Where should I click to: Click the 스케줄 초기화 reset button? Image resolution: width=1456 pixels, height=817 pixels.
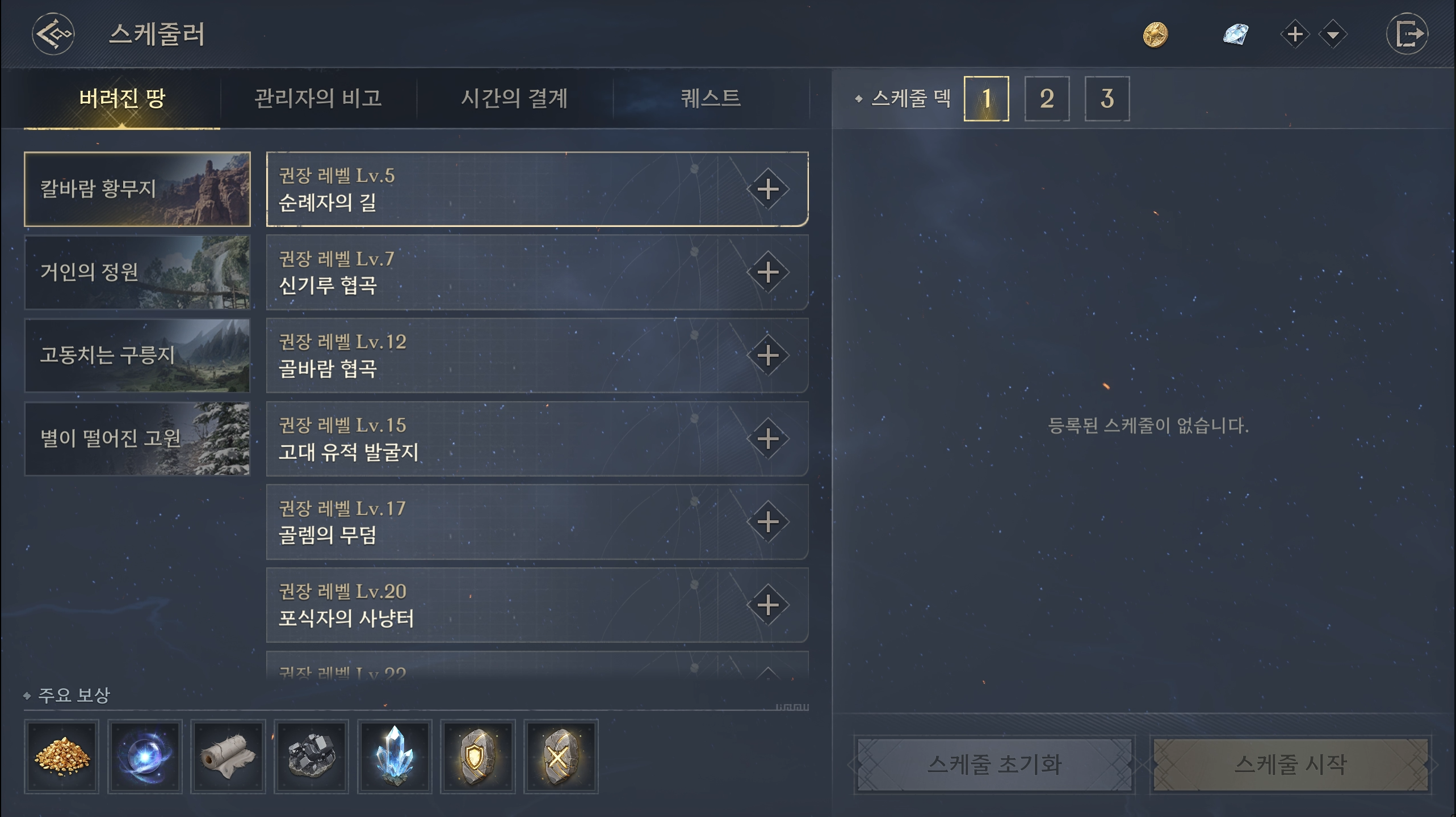995,764
